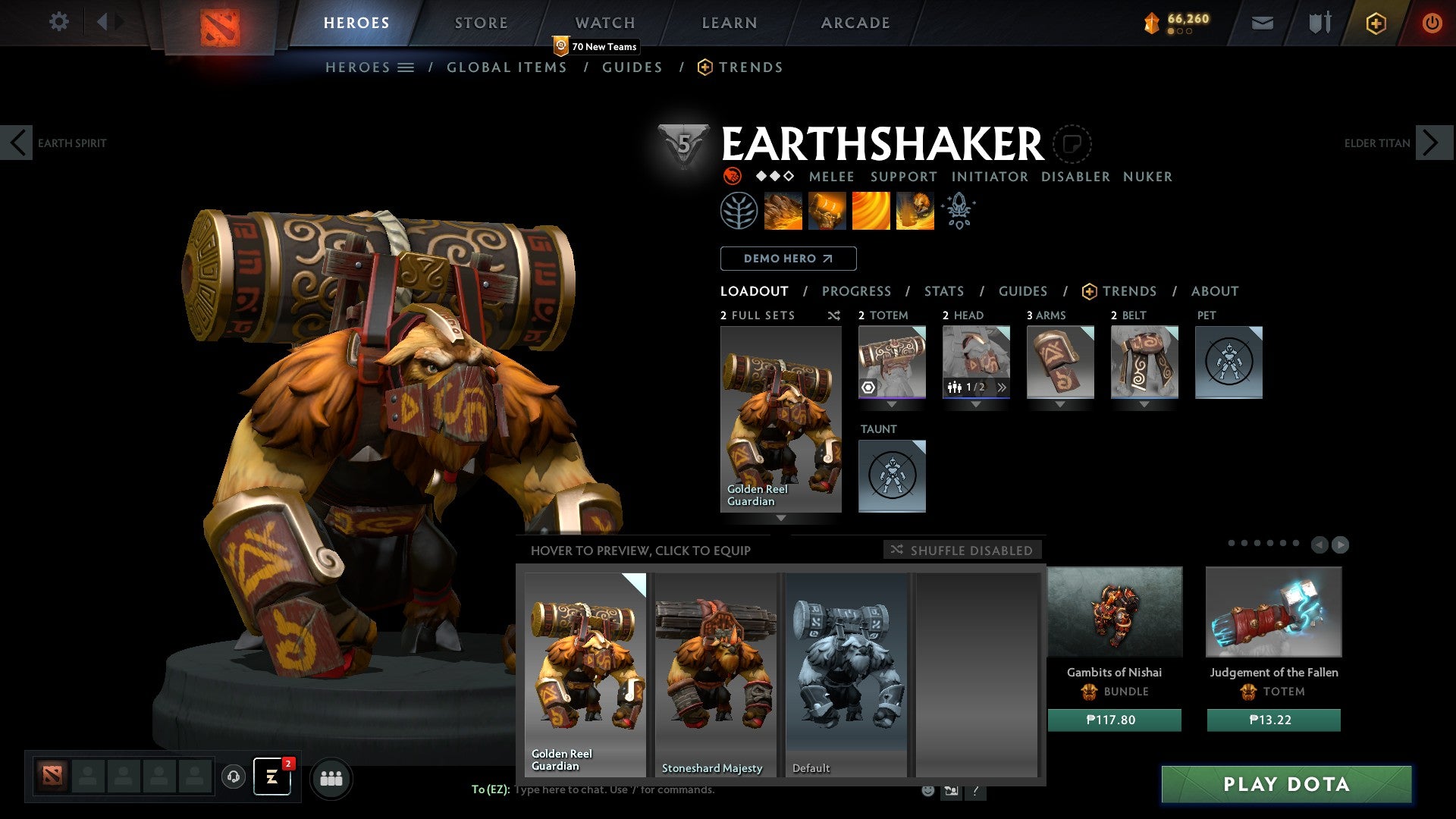Click the voice chat headset icon
Screen dimensions: 1456x819
coord(233,777)
